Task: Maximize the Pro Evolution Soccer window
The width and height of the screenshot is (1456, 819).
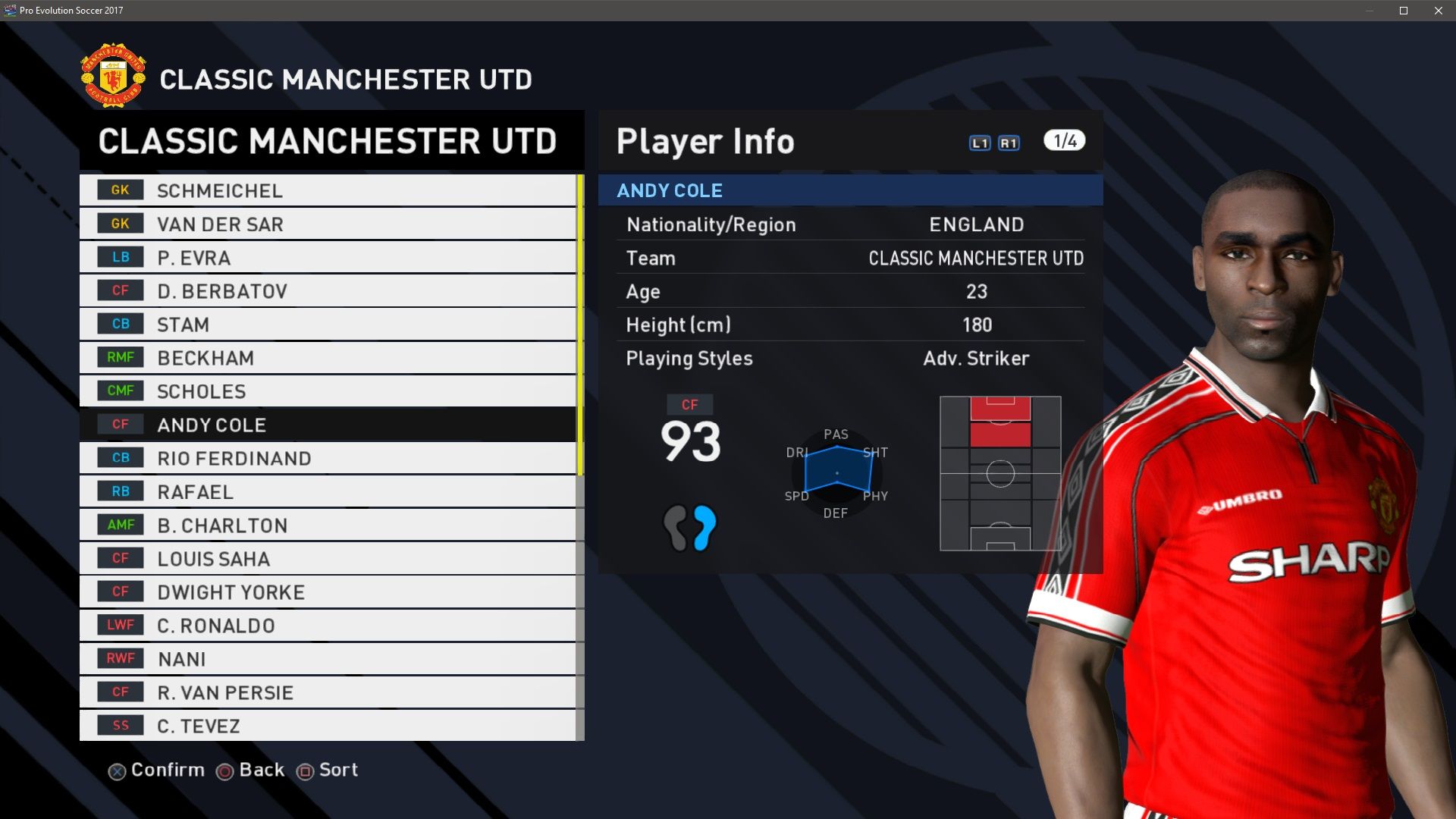Action: point(1404,11)
